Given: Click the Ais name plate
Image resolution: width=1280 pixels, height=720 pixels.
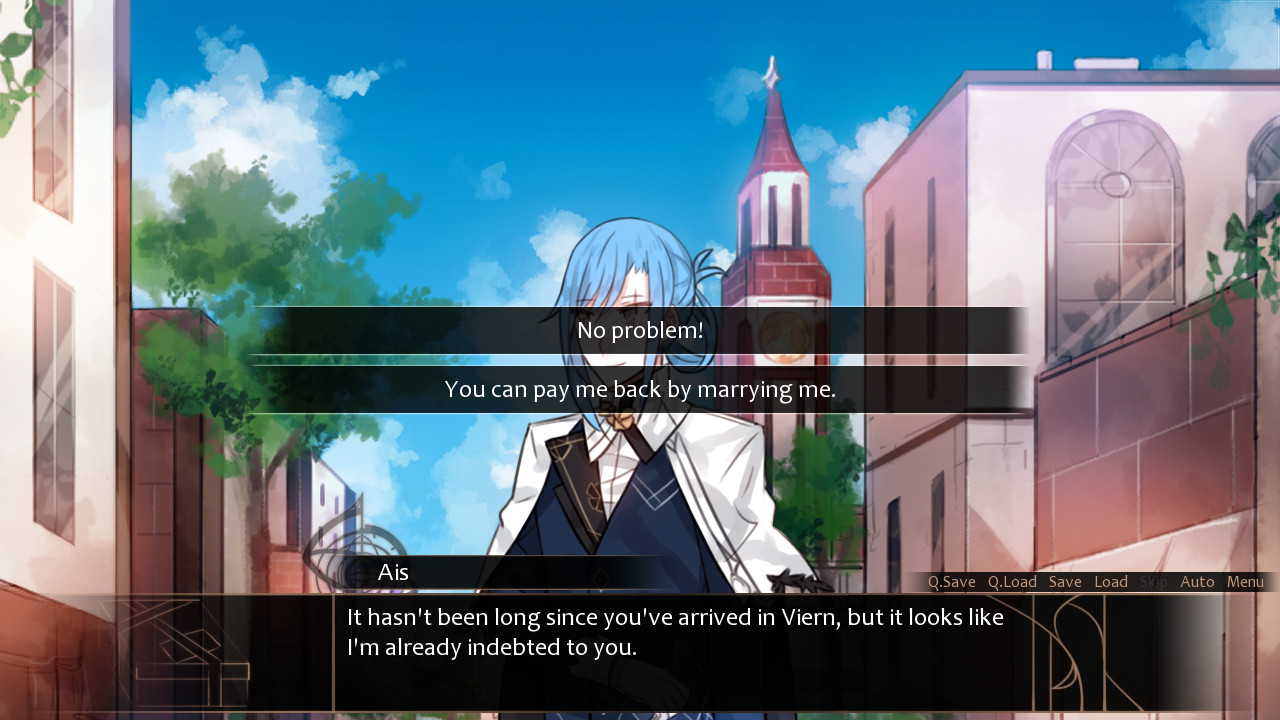Looking at the screenshot, I should tap(394, 572).
